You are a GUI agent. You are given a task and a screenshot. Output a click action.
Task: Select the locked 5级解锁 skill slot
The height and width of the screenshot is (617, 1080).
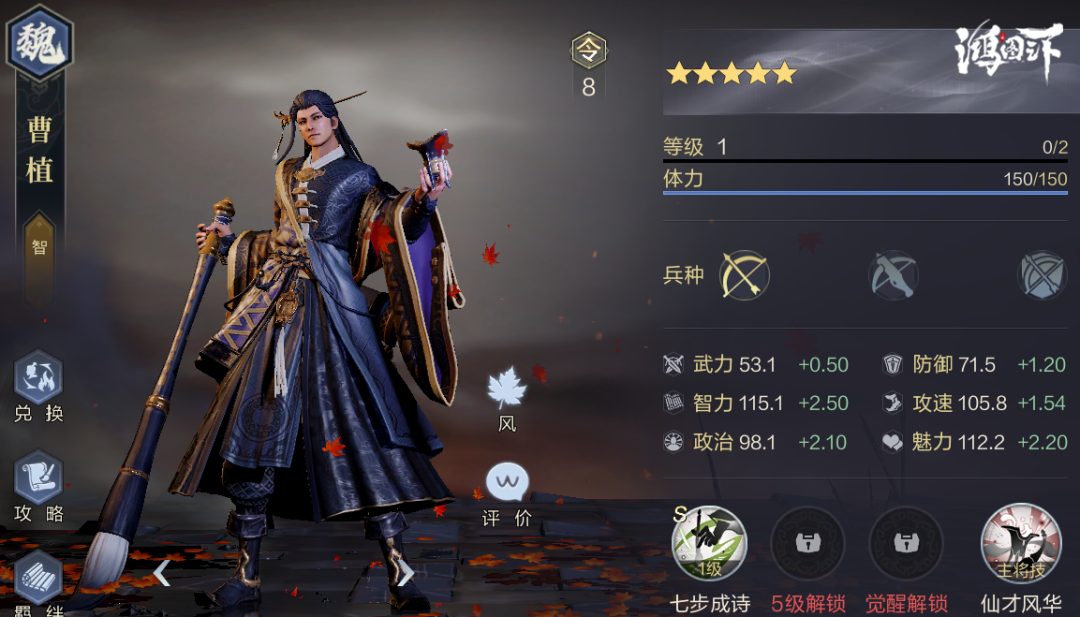pos(808,544)
